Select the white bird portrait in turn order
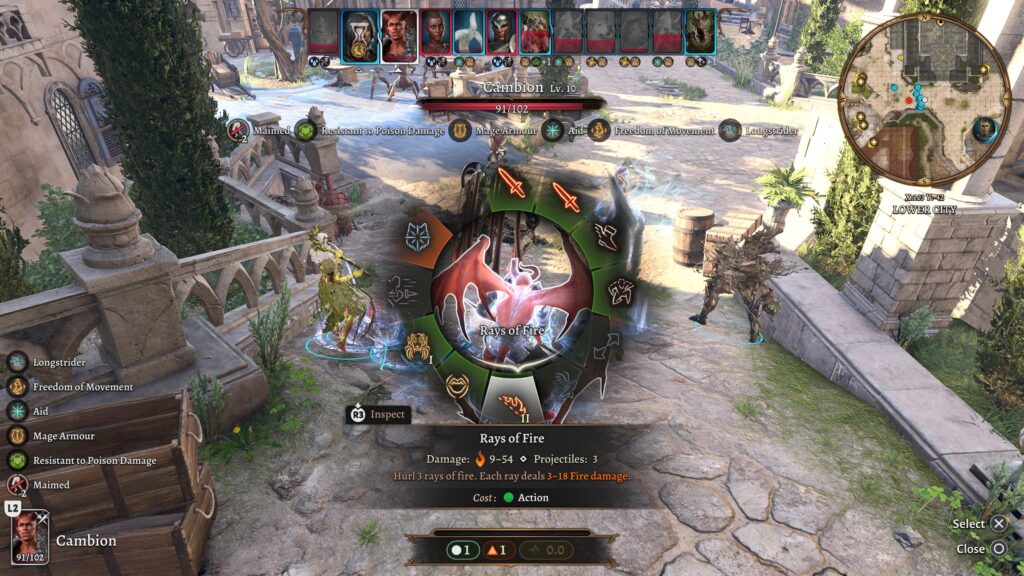The image size is (1024, 576). (469, 32)
